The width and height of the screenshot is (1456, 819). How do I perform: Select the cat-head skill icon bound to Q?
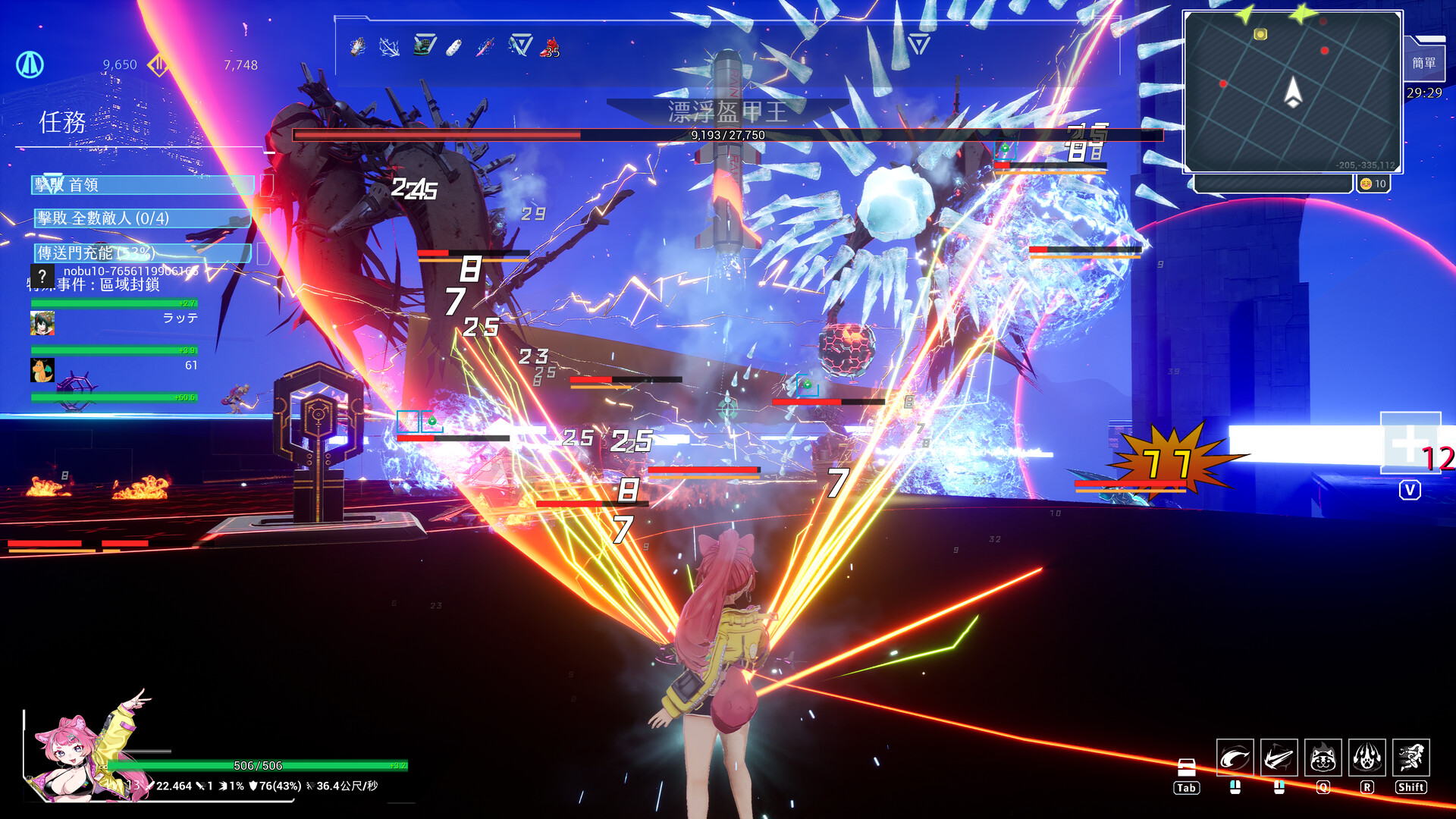coord(1324,758)
